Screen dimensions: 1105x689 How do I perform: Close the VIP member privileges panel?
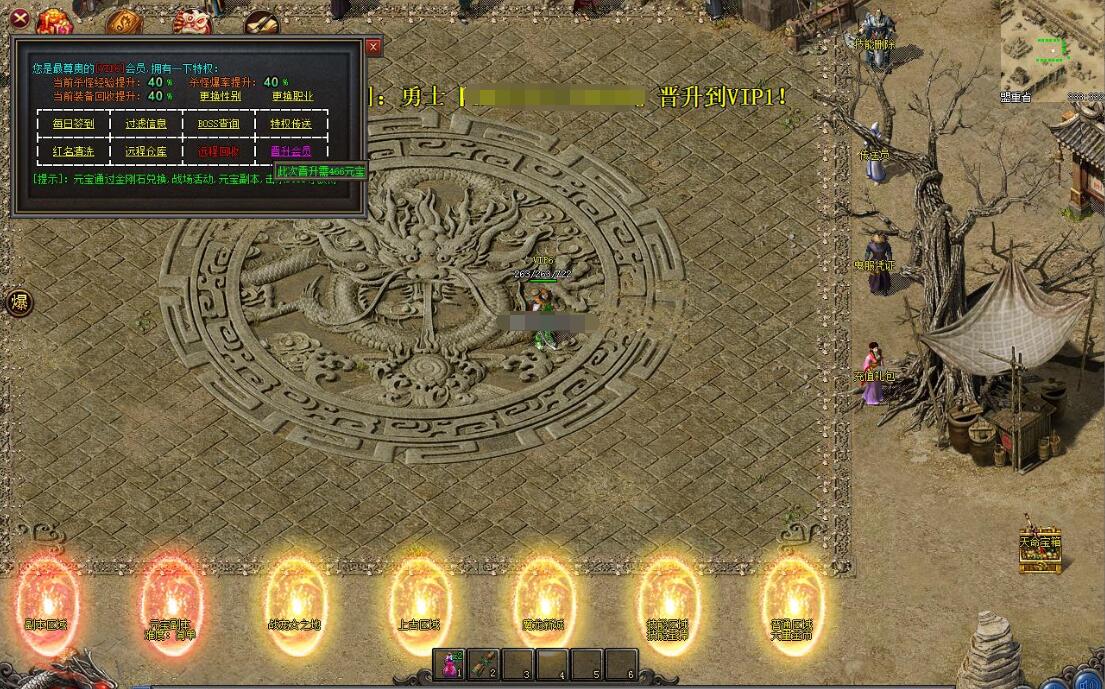pos(373,47)
